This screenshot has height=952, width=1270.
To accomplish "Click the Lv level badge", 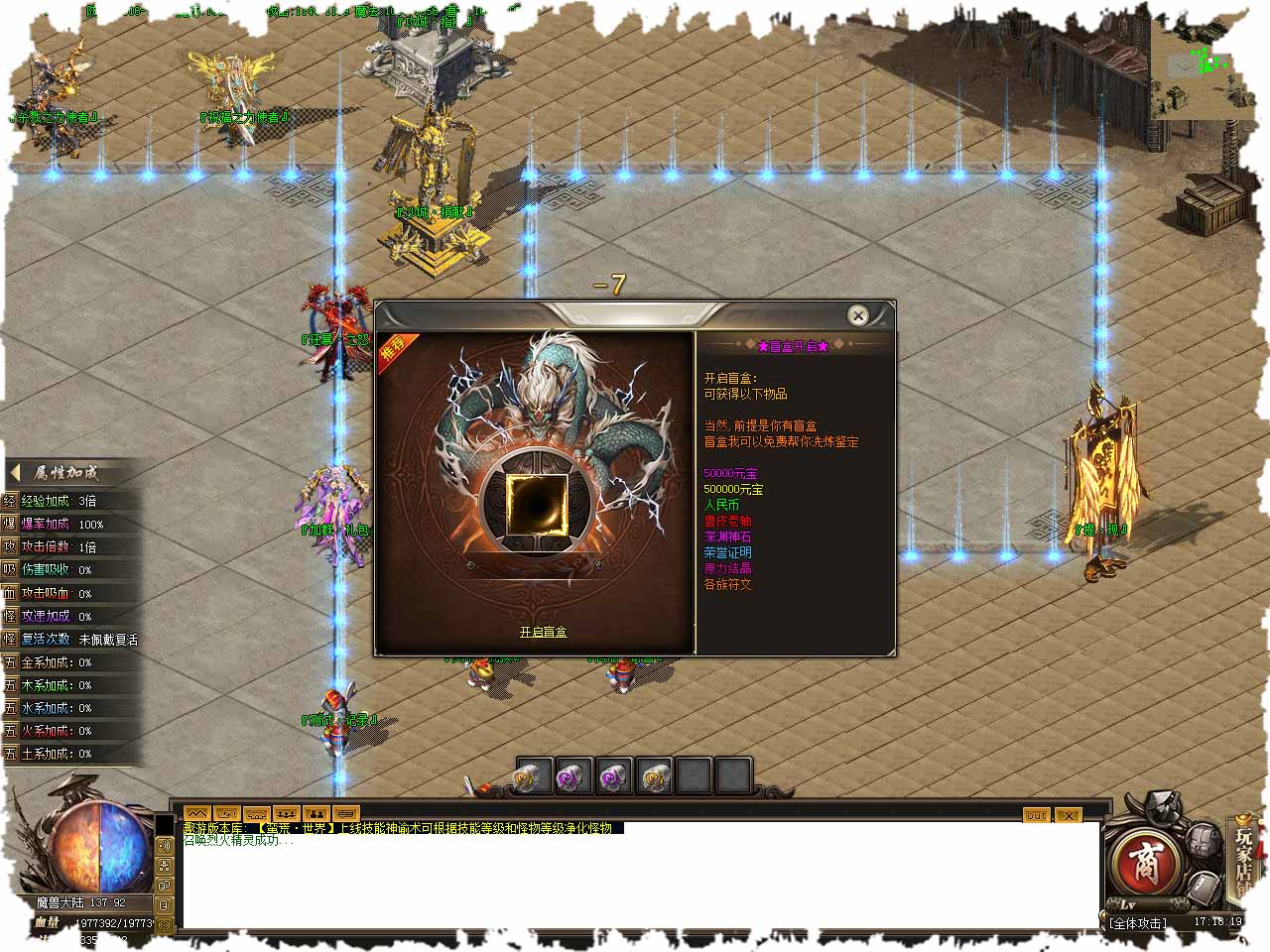I will pyautogui.click(x=1128, y=904).
